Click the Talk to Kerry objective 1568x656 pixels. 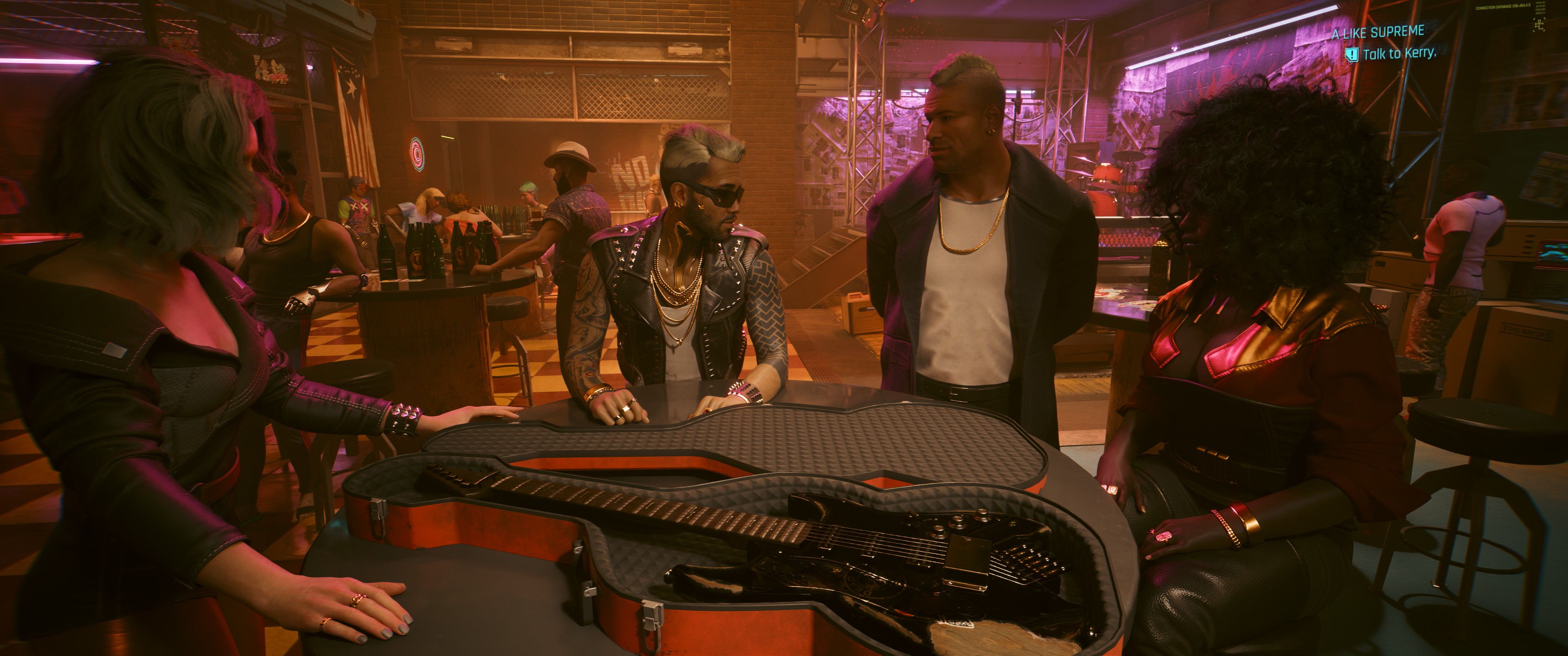1399,54
